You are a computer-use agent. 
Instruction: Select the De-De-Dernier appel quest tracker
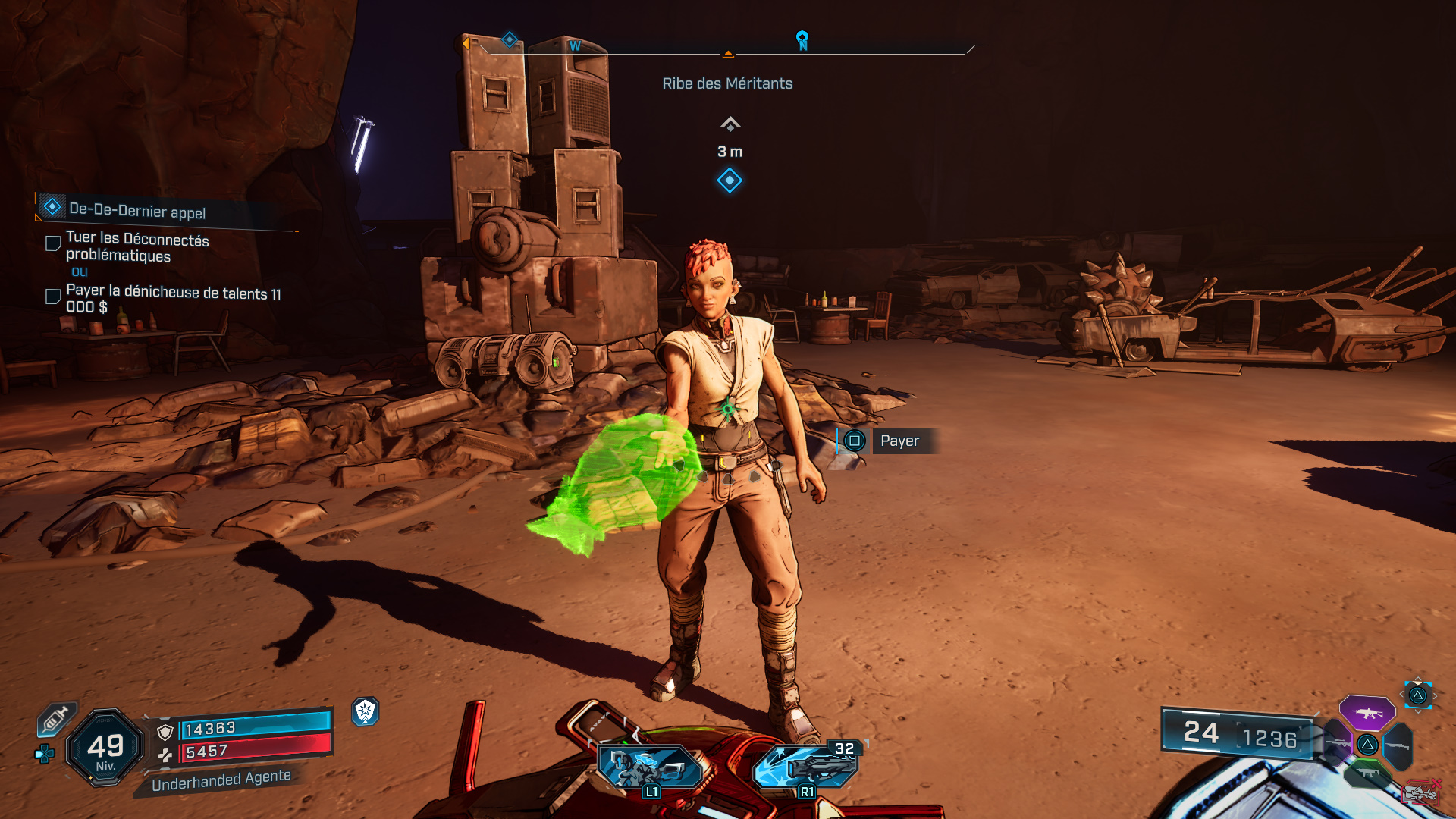click(x=137, y=209)
